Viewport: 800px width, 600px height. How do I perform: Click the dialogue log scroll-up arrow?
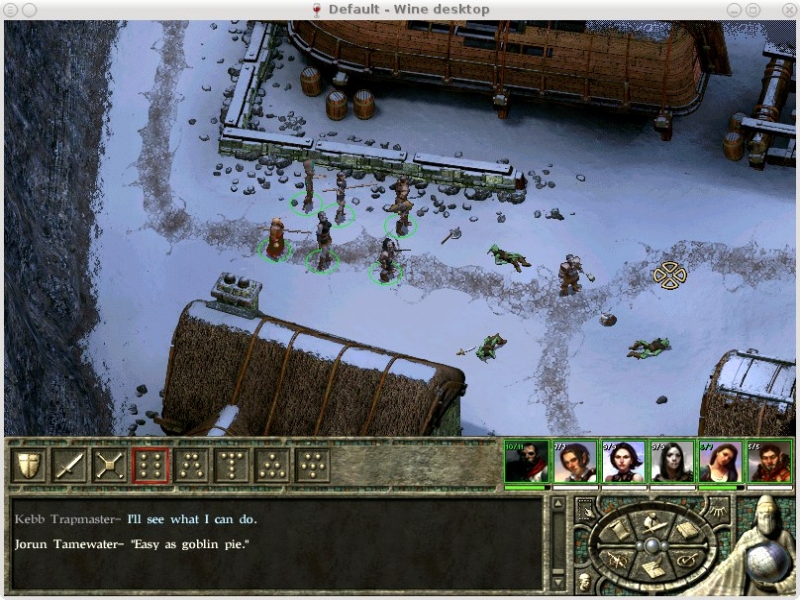click(x=559, y=503)
